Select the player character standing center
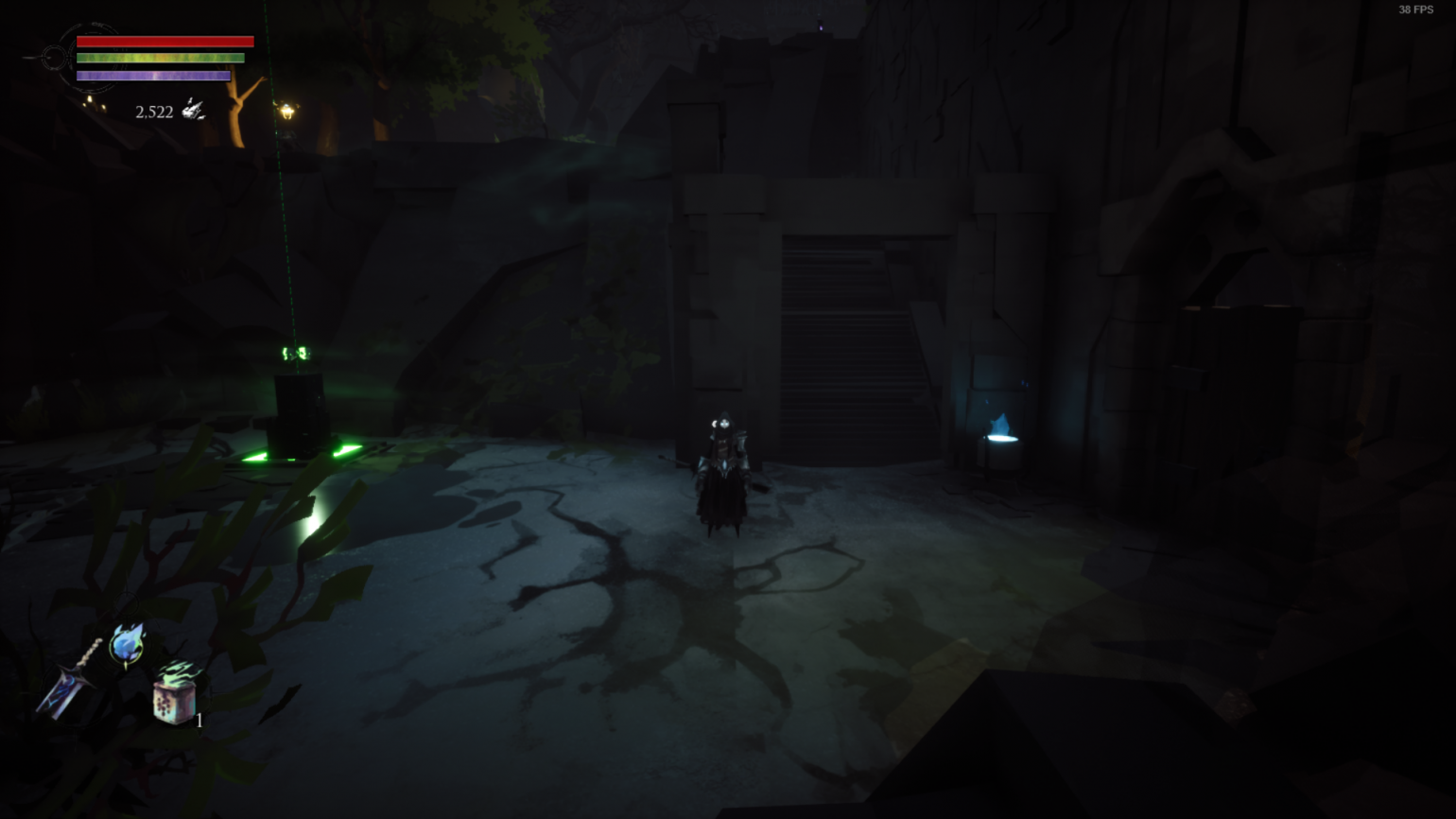Viewport: 1456px width, 819px height. point(723,473)
